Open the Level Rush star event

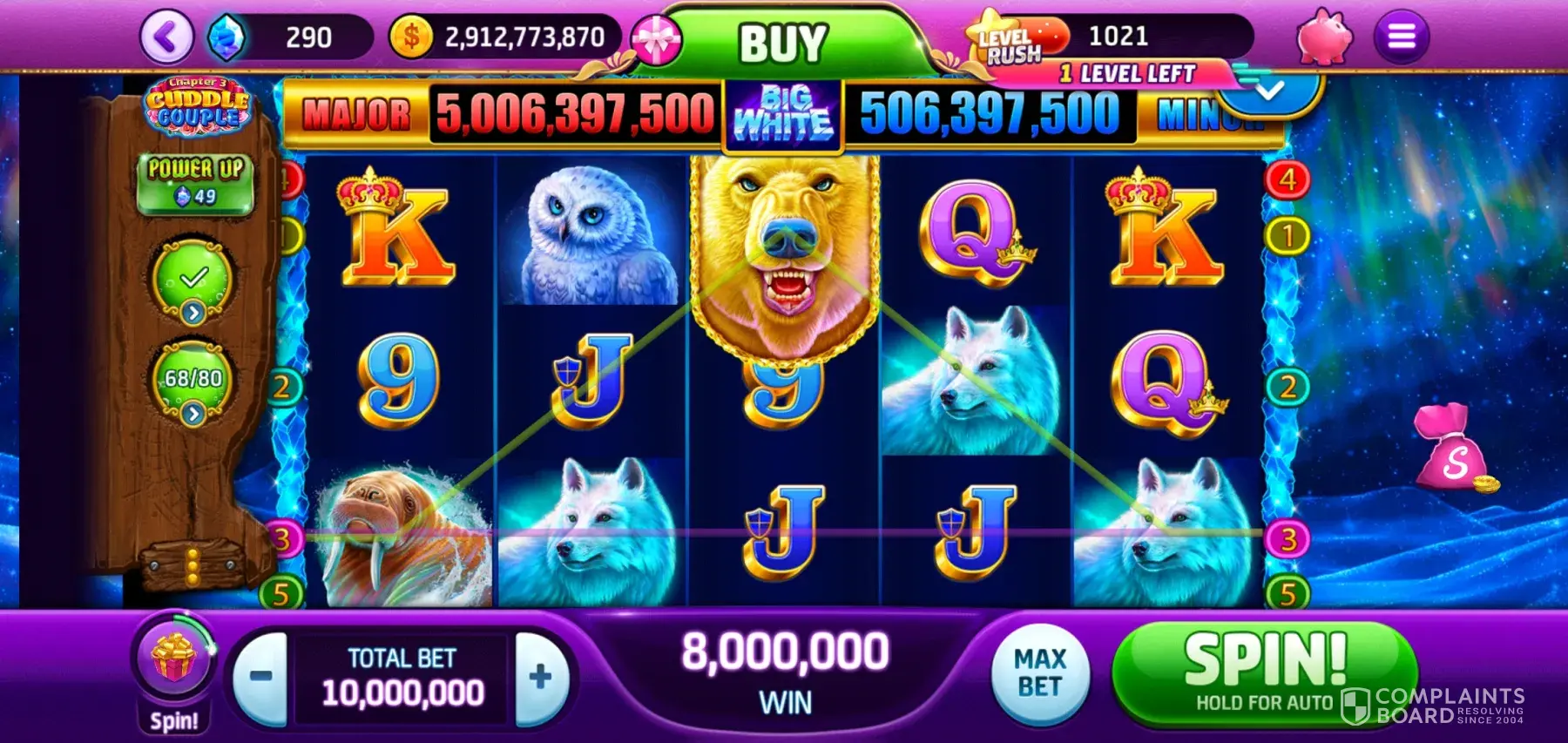1012,38
